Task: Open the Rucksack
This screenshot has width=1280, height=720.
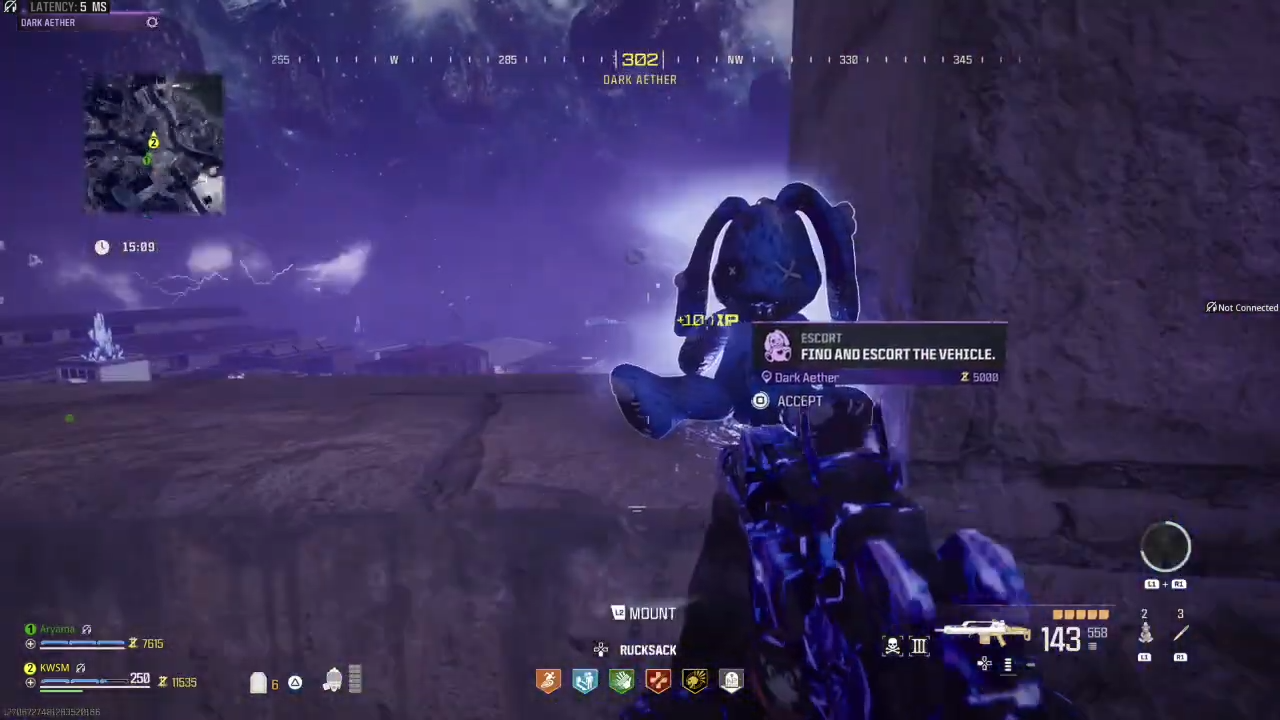Action: 646,650
